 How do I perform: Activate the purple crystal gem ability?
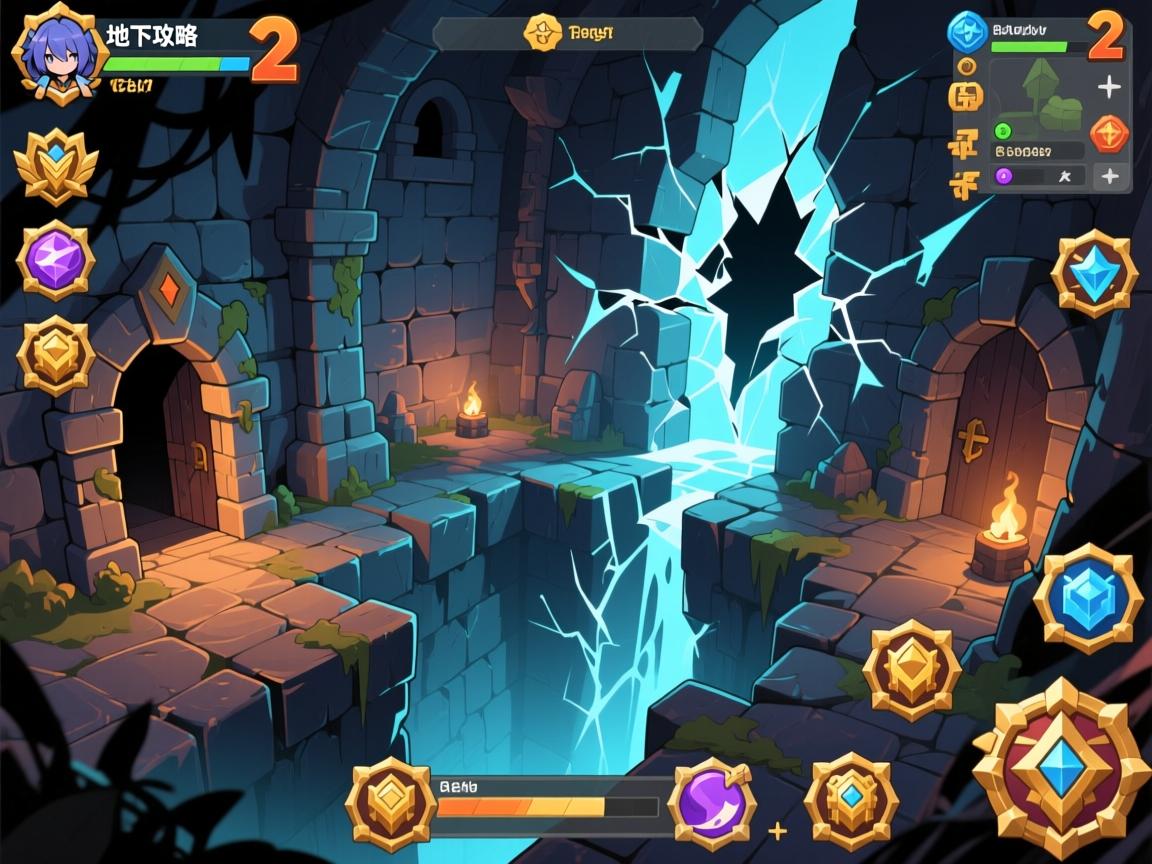point(56,260)
